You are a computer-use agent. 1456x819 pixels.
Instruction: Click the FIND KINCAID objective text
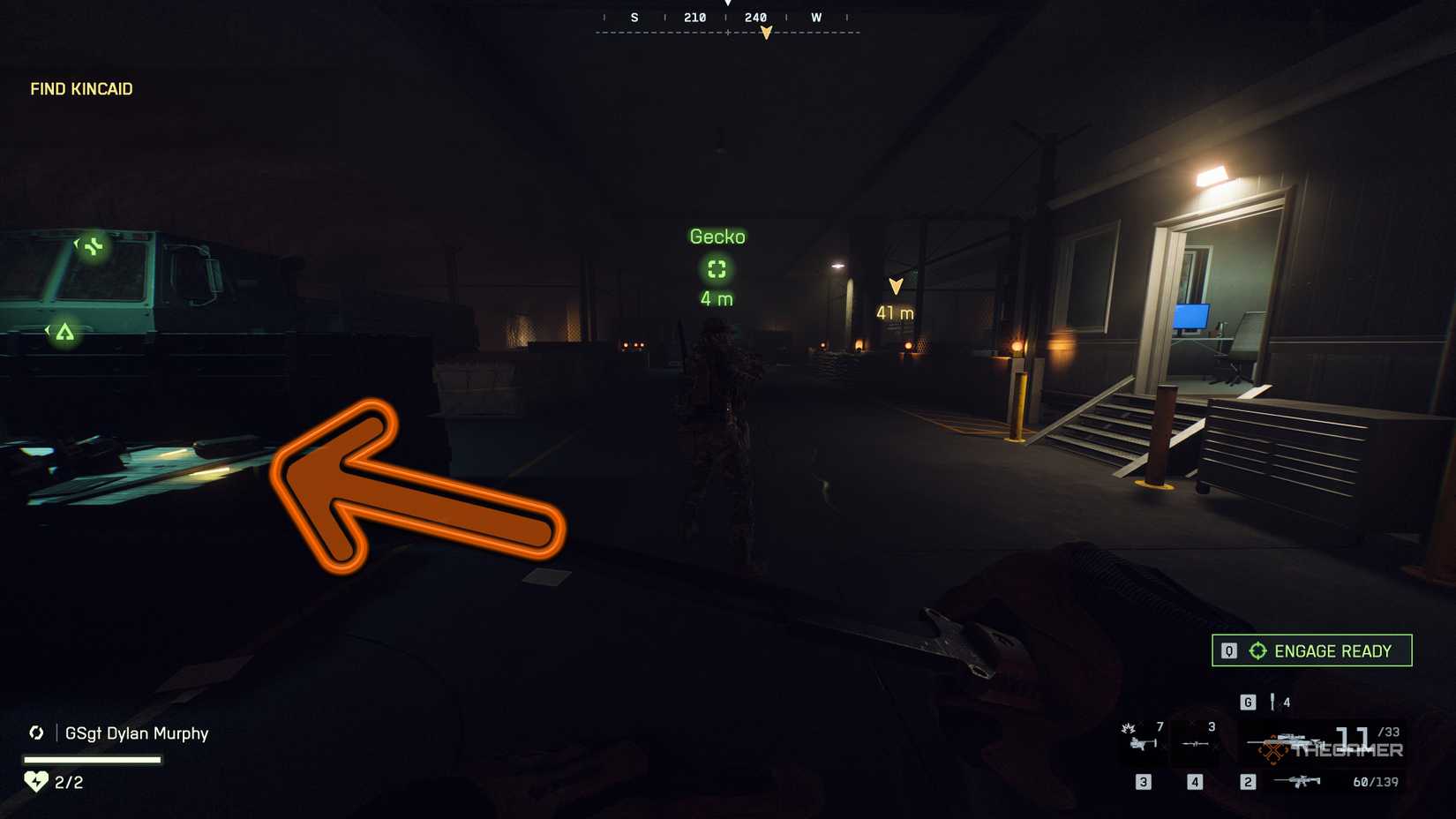pyautogui.click(x=80, y=89)
